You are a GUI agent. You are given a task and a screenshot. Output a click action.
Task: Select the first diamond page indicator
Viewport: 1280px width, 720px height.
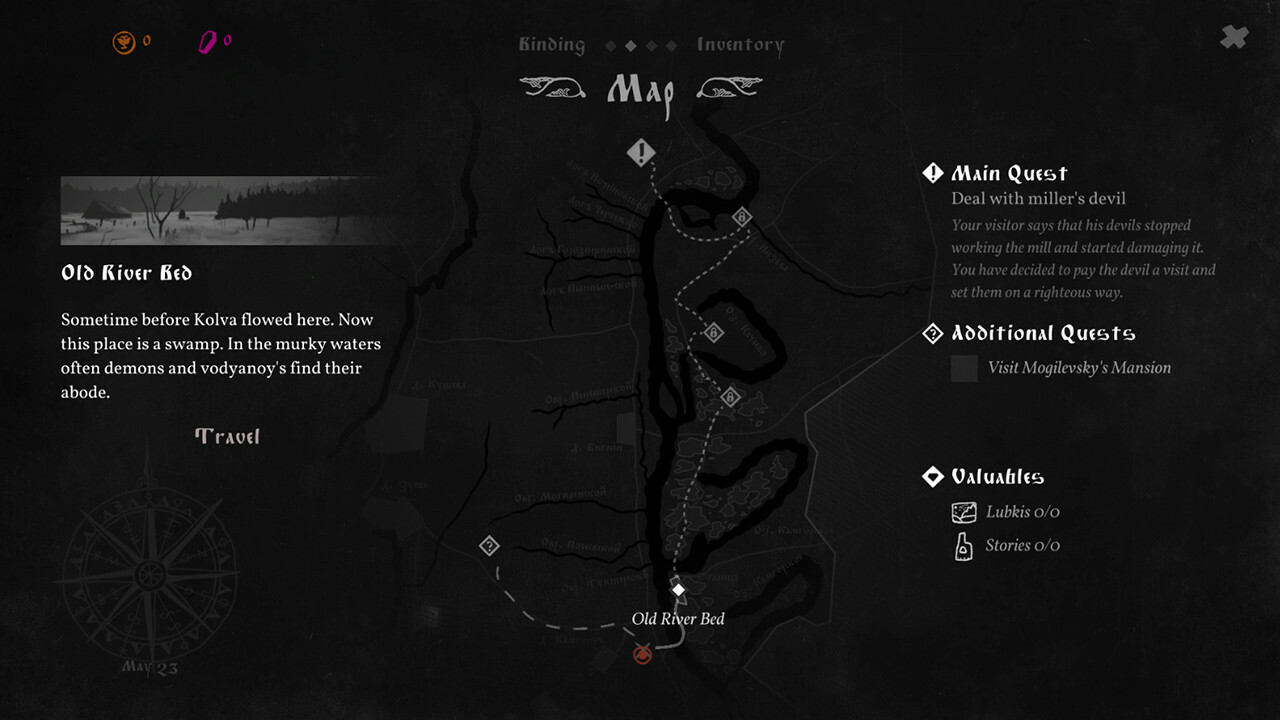coord(610,45)
